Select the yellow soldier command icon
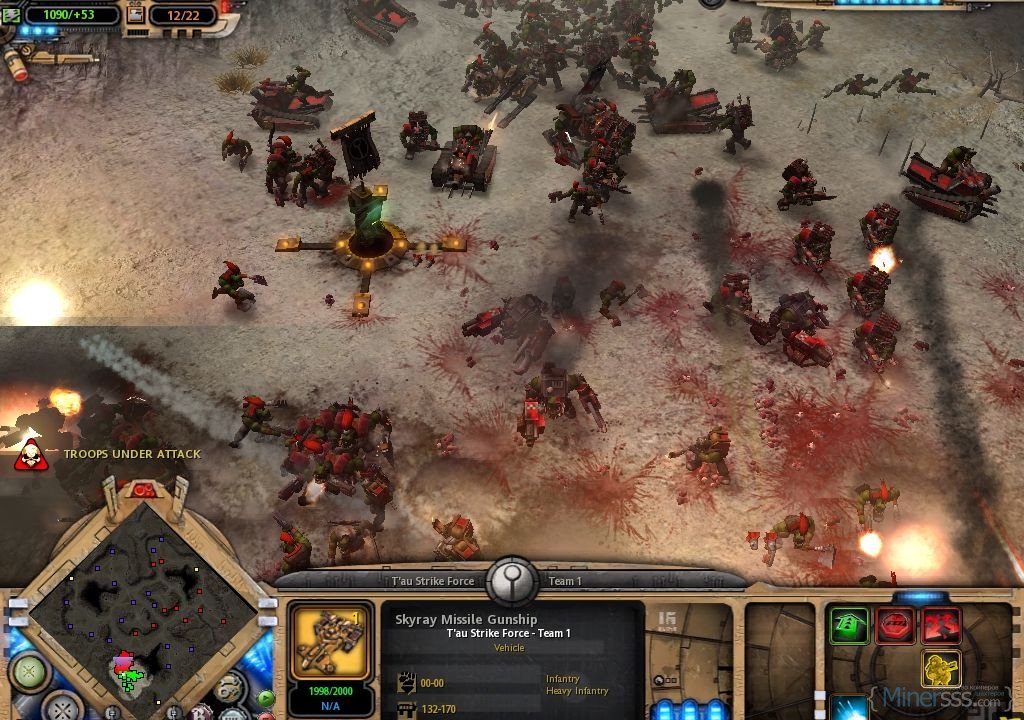This screenshot has height=720, width=1024. pyautogui.click(x=940, y=669)
